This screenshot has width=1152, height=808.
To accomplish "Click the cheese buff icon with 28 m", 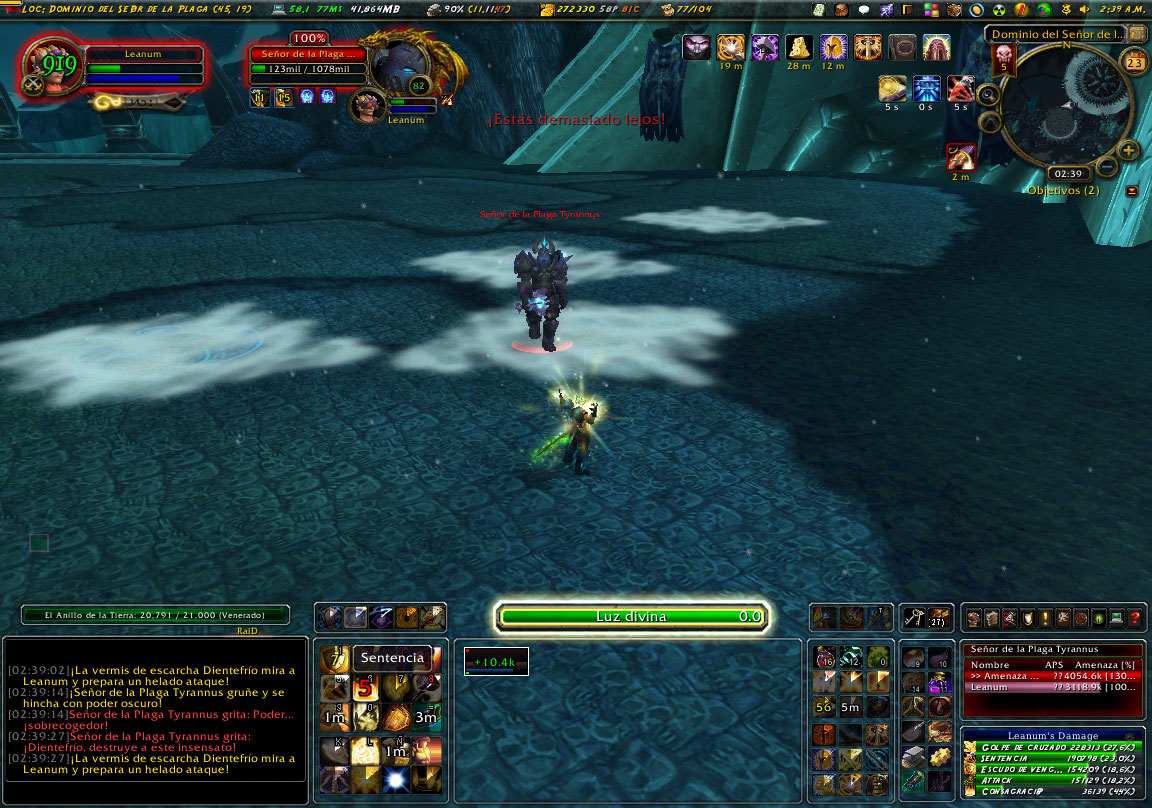I will coord(798,47).
